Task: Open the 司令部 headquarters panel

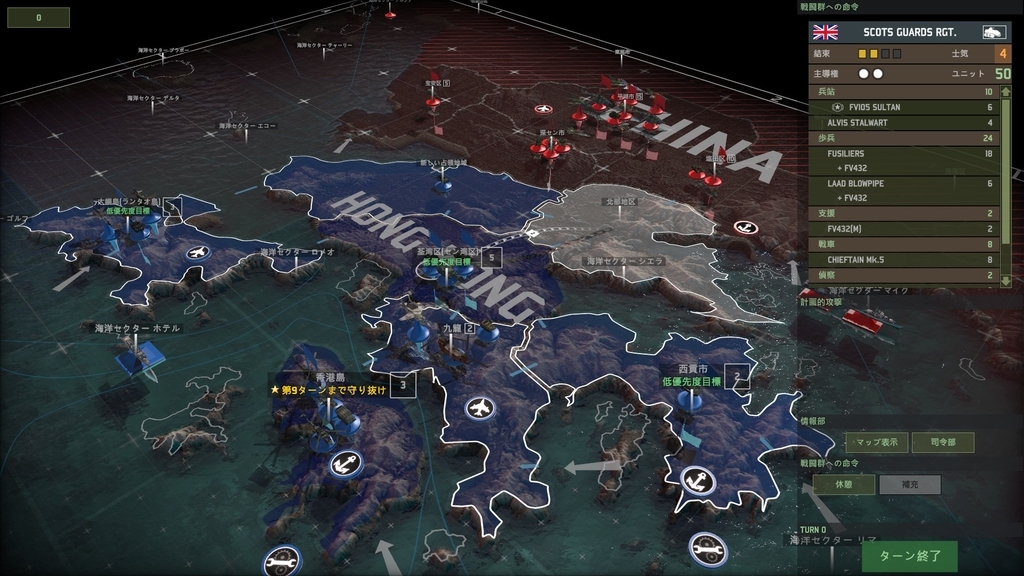Action: pyautogui.click(x=942, y=443)
